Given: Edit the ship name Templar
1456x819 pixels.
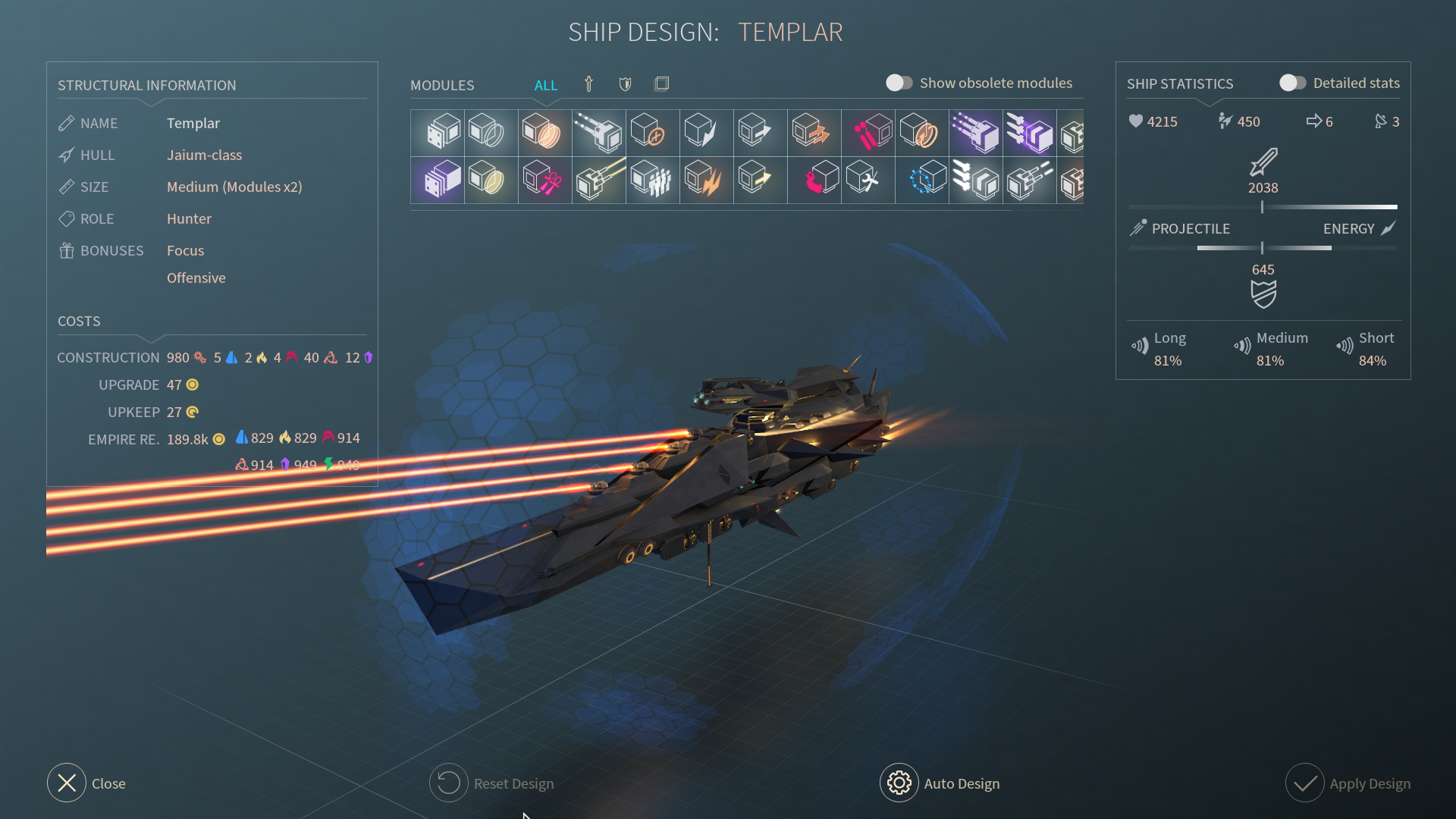Looking at the screenshot, I should (193, 123).
